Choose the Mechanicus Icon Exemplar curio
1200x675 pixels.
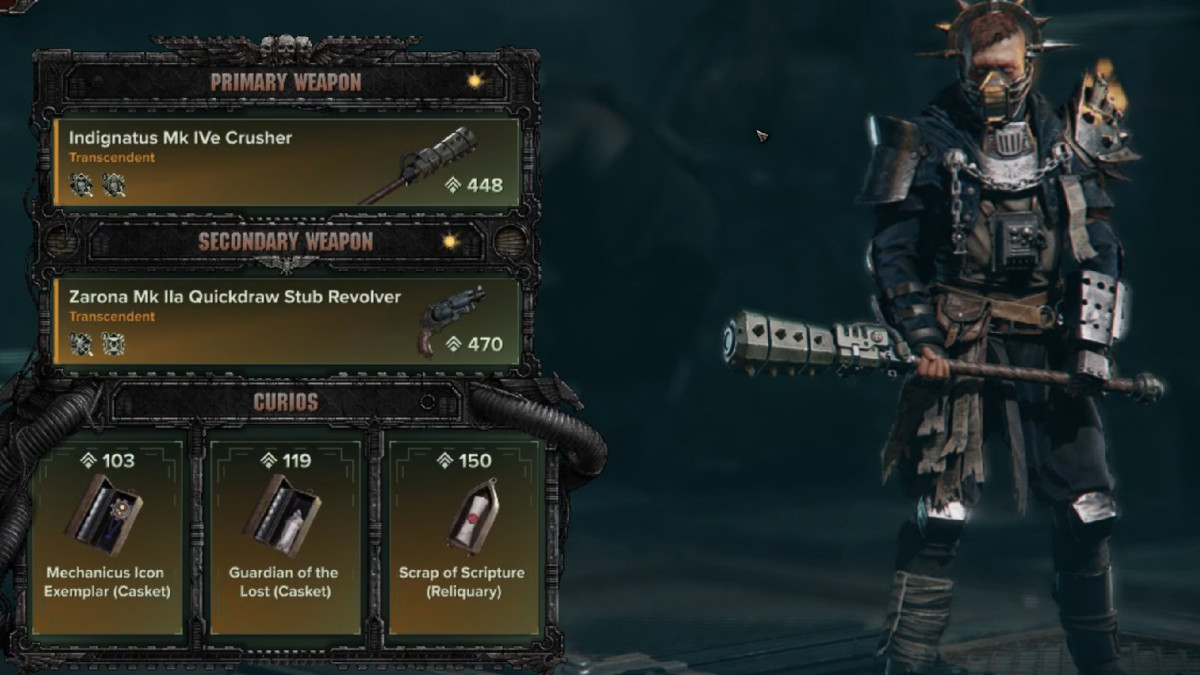(107, 535)
